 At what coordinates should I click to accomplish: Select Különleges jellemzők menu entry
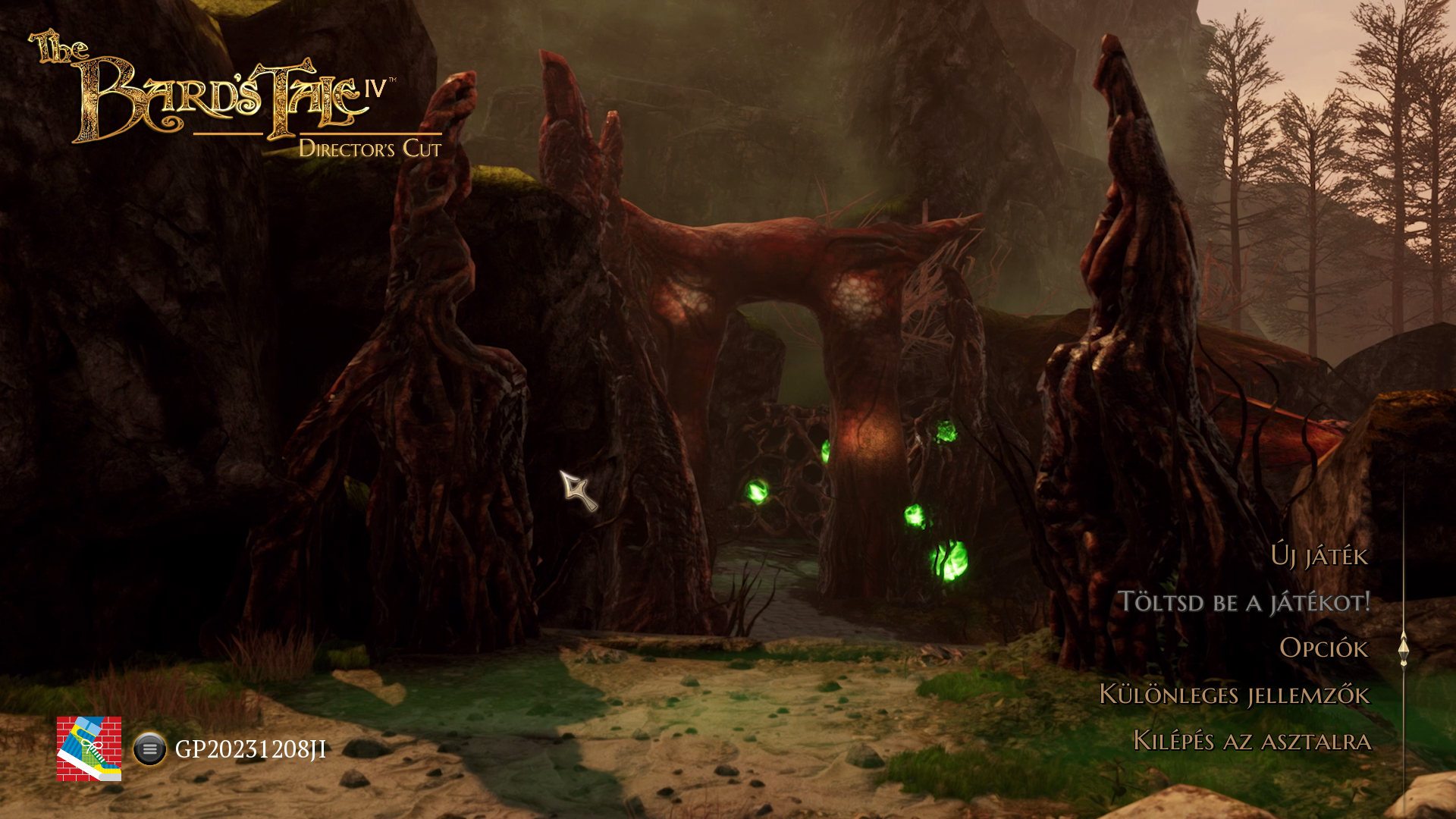tap(1234, 695)
